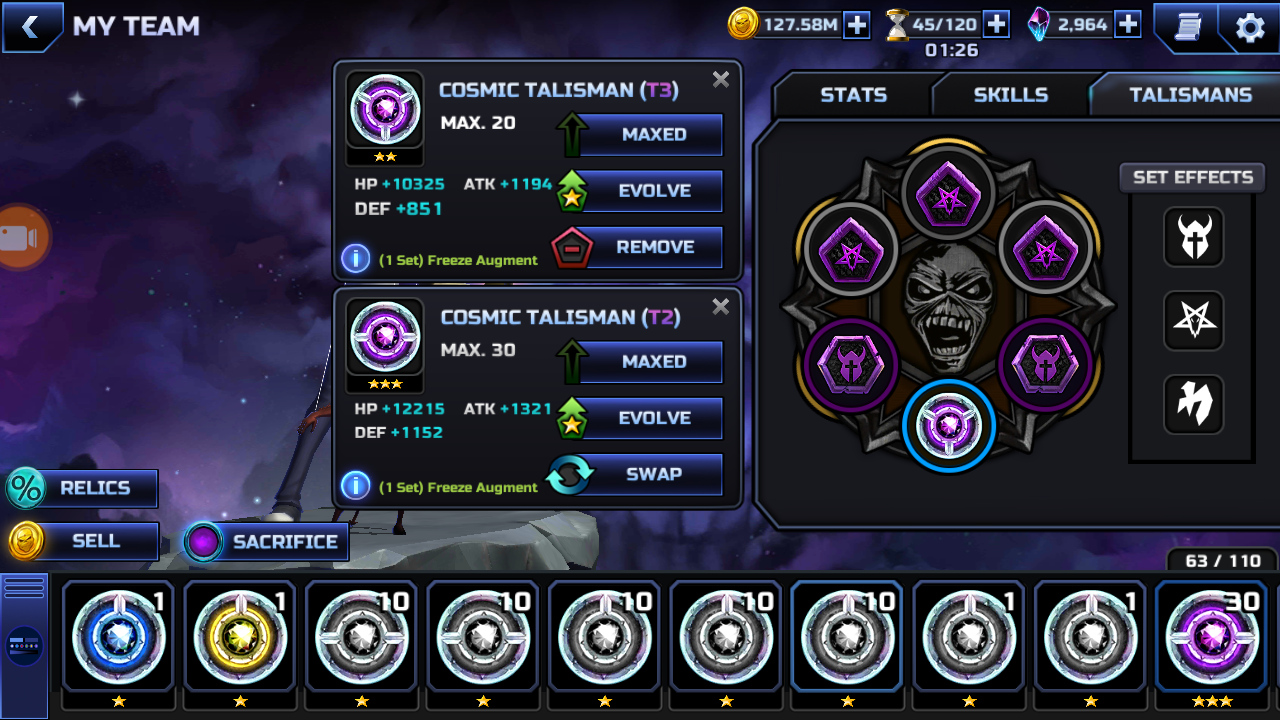This screenshot has width=1280, height=720.
Task: Switch to the Stats tab
Action: 853,95
